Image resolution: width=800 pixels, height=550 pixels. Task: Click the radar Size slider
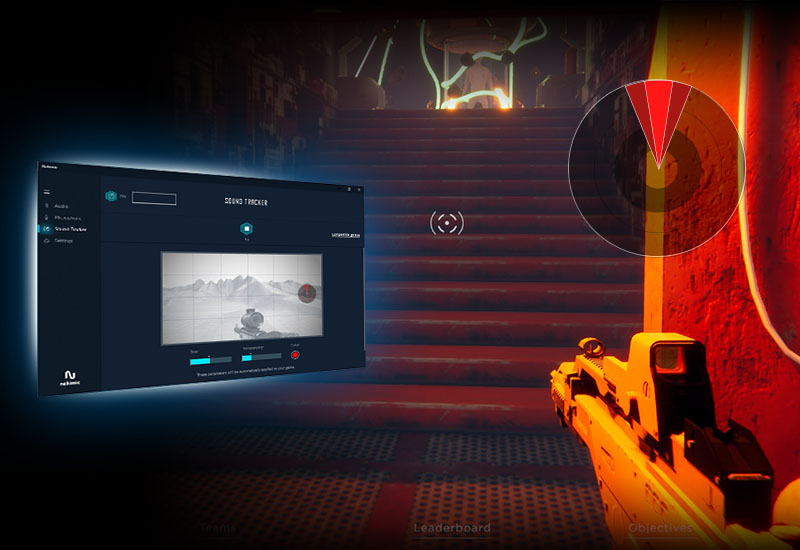210,359
